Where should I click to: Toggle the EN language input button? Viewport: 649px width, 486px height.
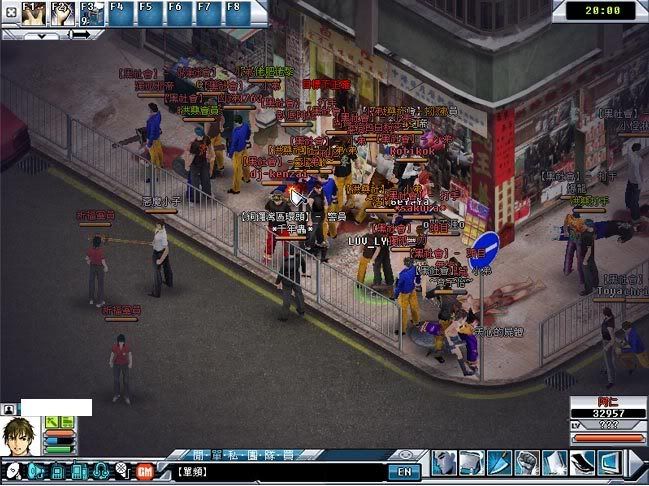(x=404, y=471)
